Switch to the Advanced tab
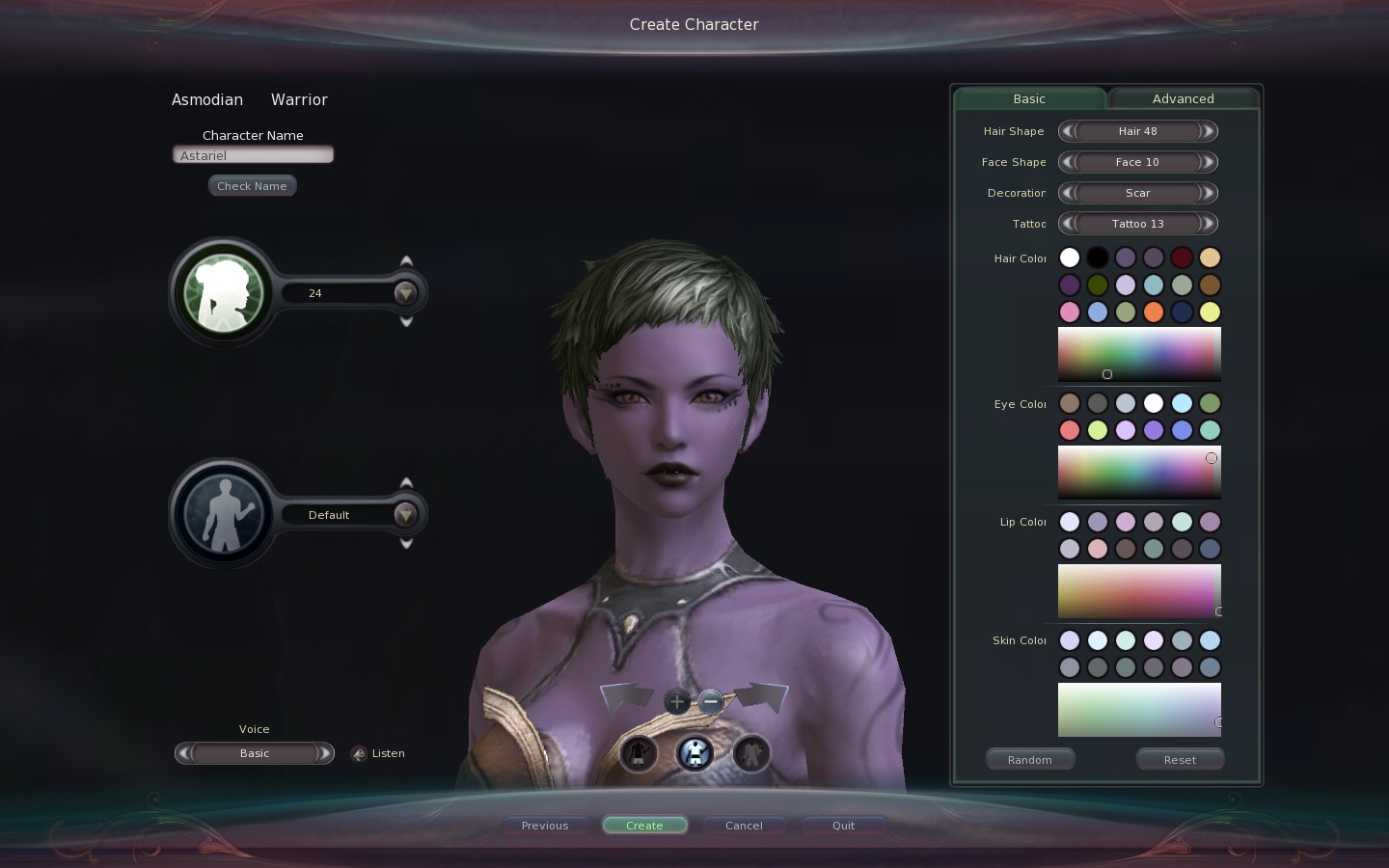1389x868 pixels. tap(1183, 98)
